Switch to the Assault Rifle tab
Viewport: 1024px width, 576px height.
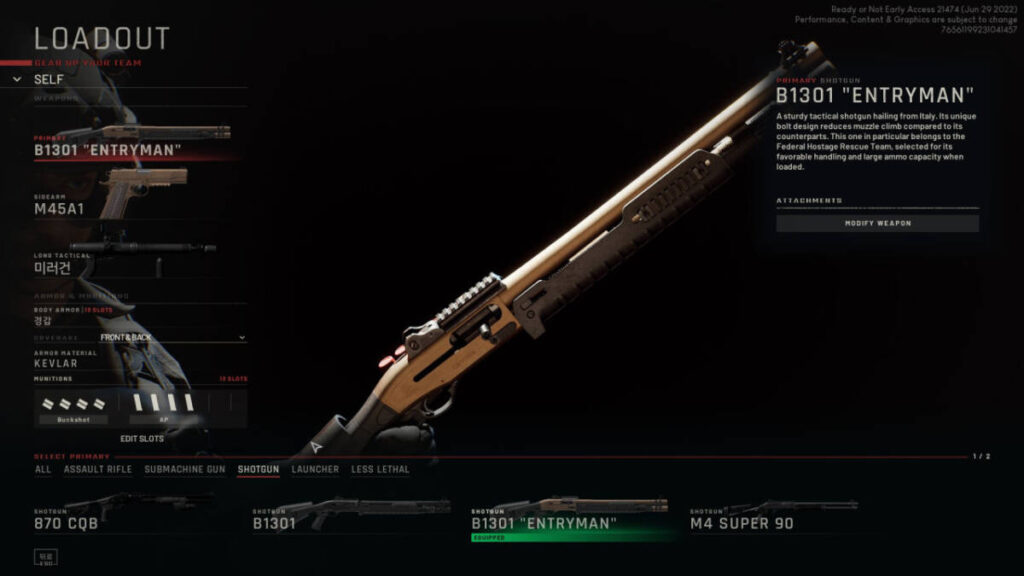[x=97, y=469]
